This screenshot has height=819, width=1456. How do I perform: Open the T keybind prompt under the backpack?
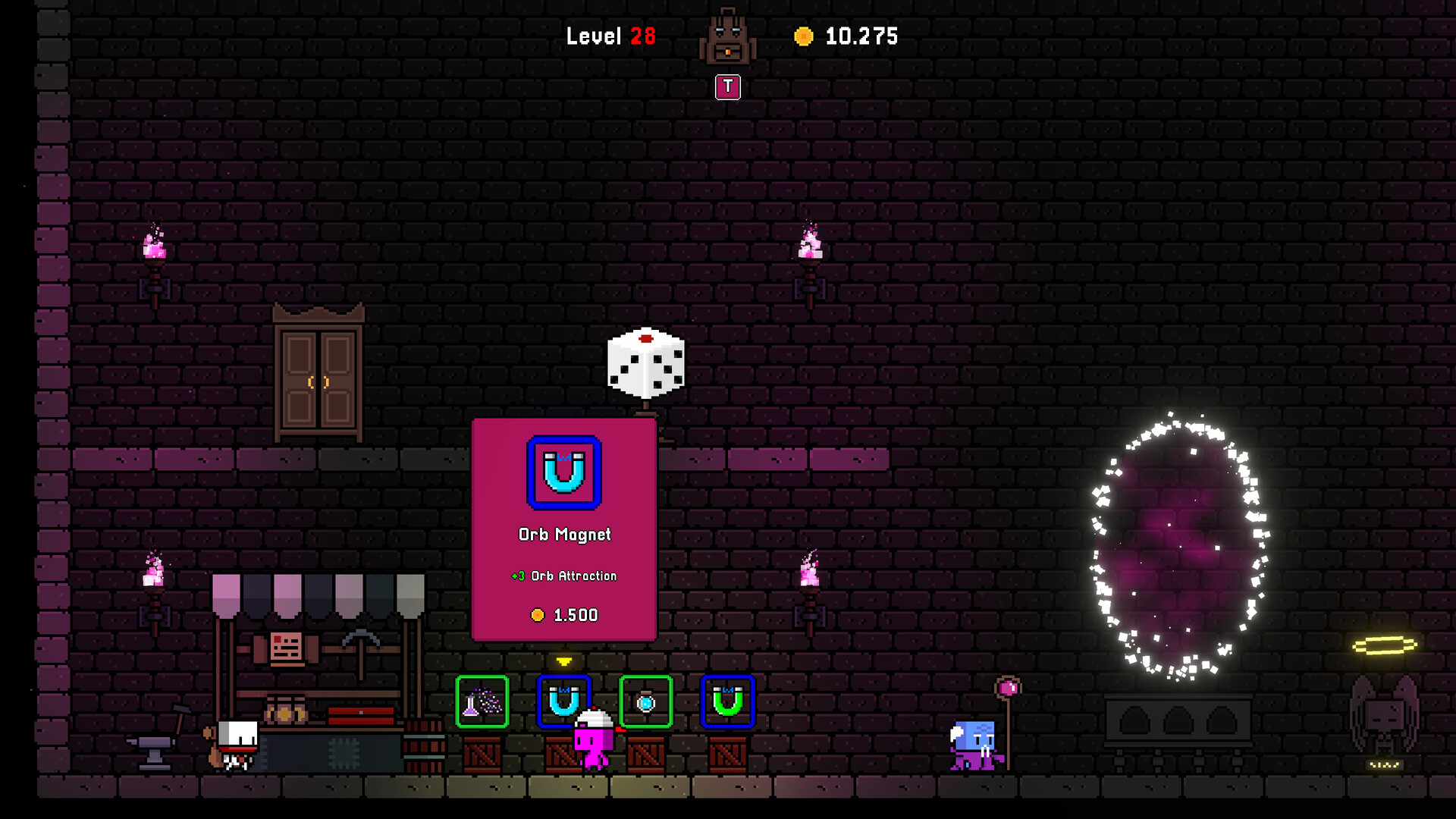point(727,86)
